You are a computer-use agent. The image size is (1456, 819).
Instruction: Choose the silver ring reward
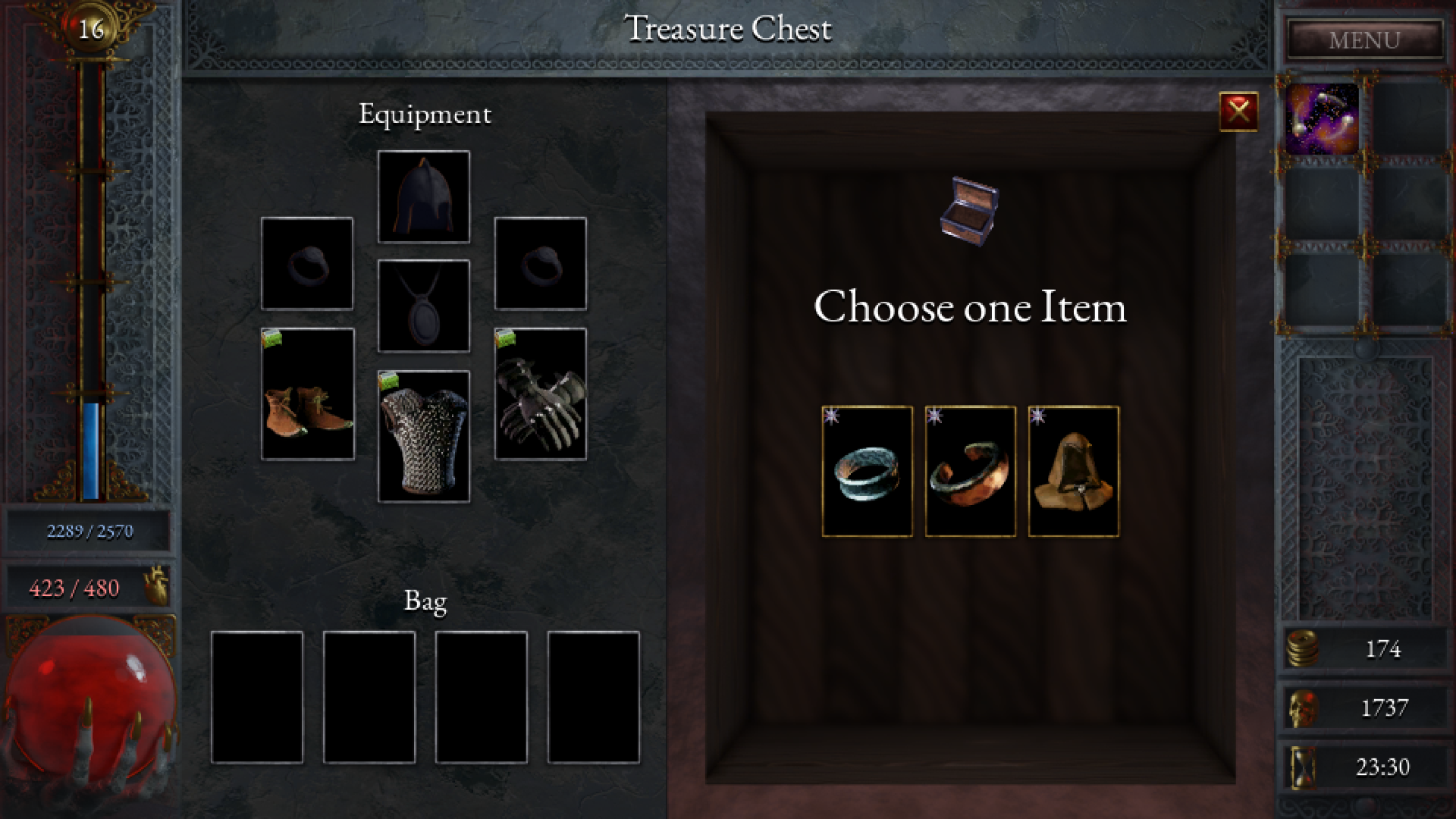[x=868, y=472]
